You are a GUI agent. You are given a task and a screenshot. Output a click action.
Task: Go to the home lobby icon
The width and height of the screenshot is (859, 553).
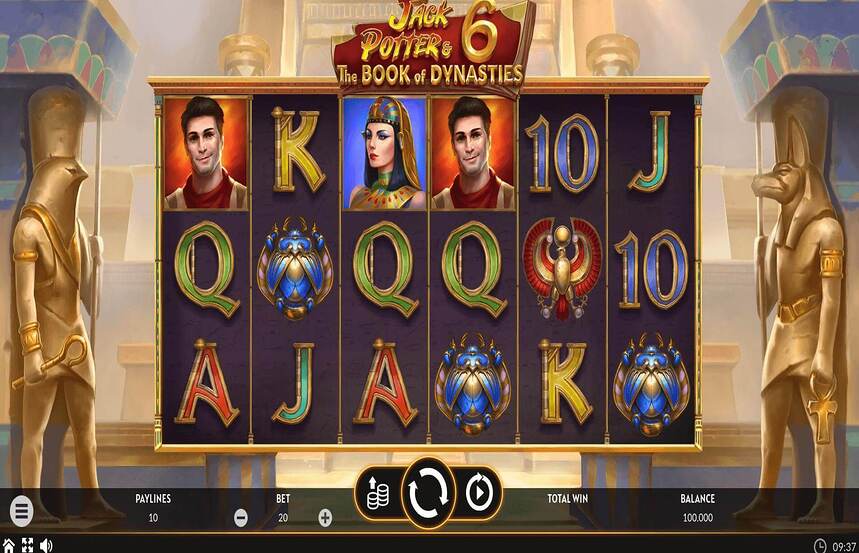[9, 545]
